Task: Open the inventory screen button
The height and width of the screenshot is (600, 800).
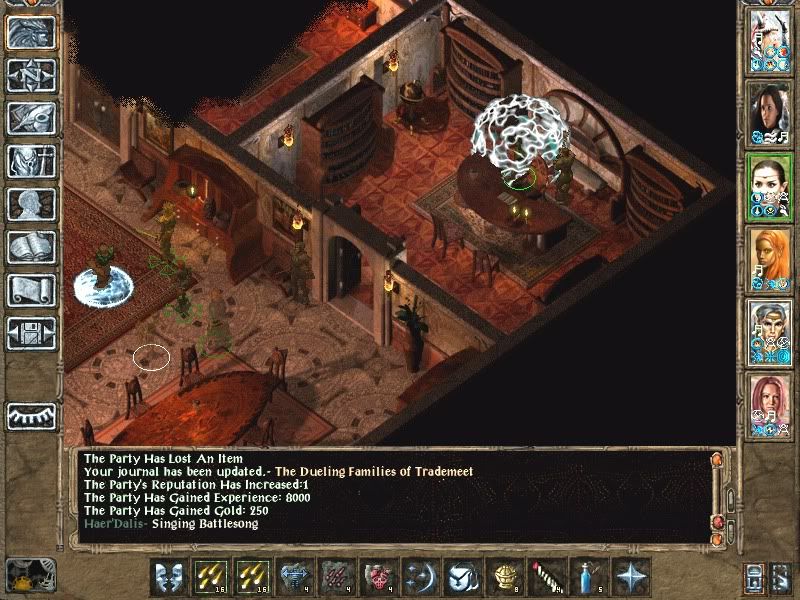Action: click(31, 161)
